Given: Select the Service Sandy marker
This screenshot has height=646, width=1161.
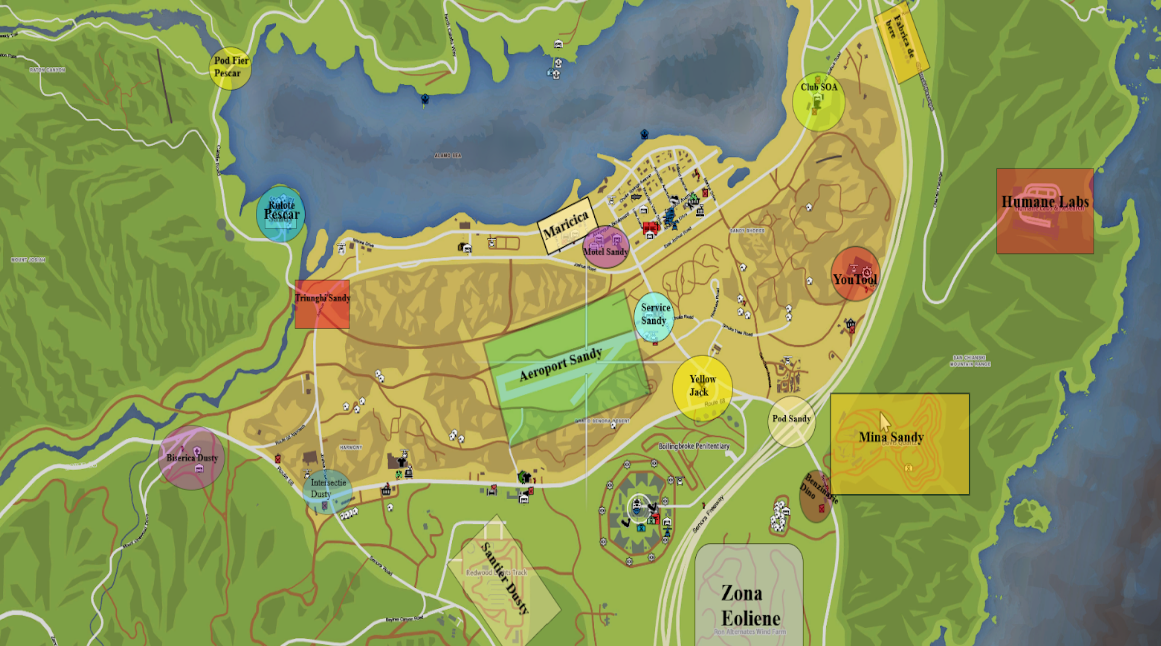Looking at the screenshot, I should coord(655,316).
